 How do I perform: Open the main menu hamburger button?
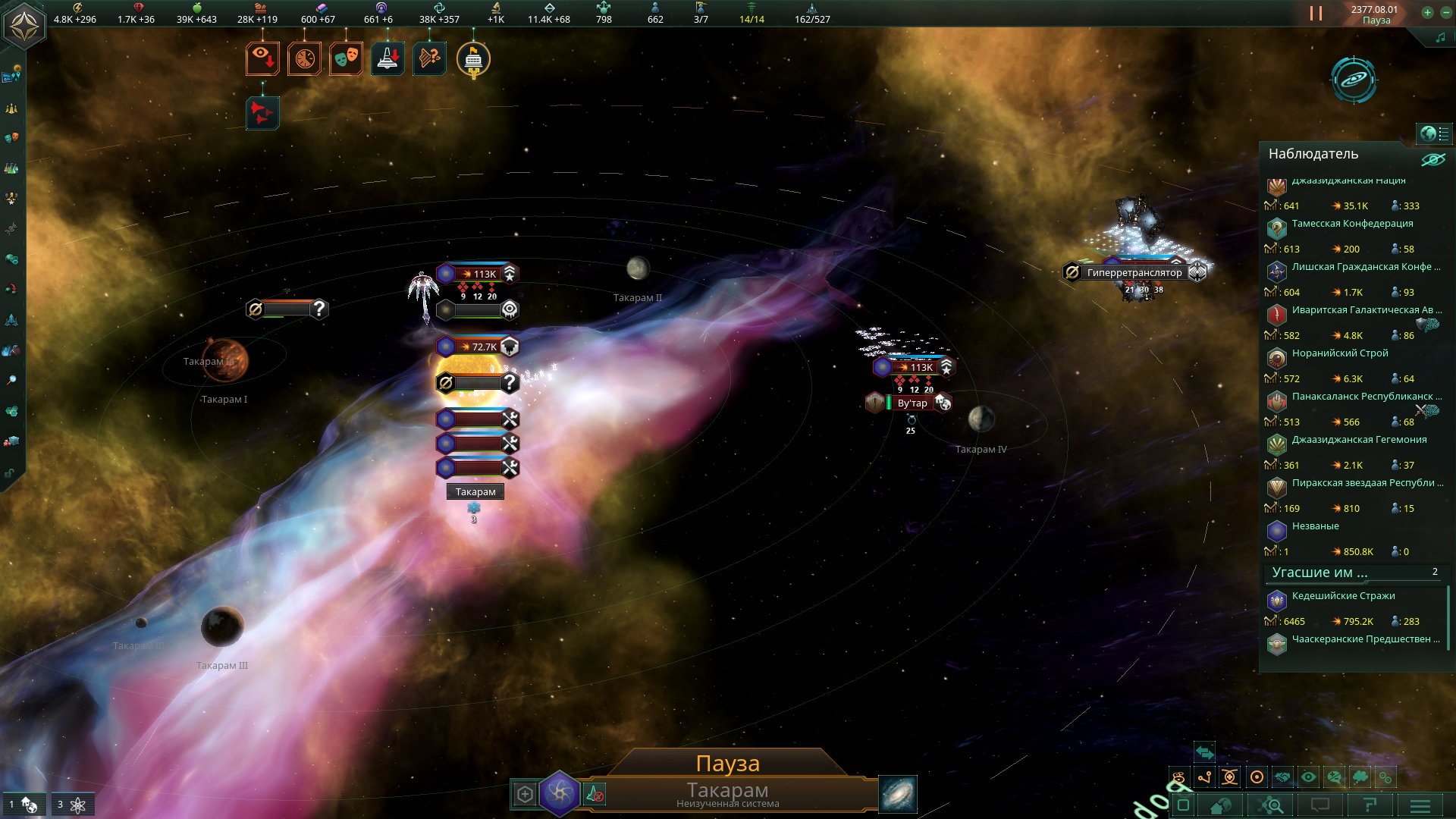1420,805
